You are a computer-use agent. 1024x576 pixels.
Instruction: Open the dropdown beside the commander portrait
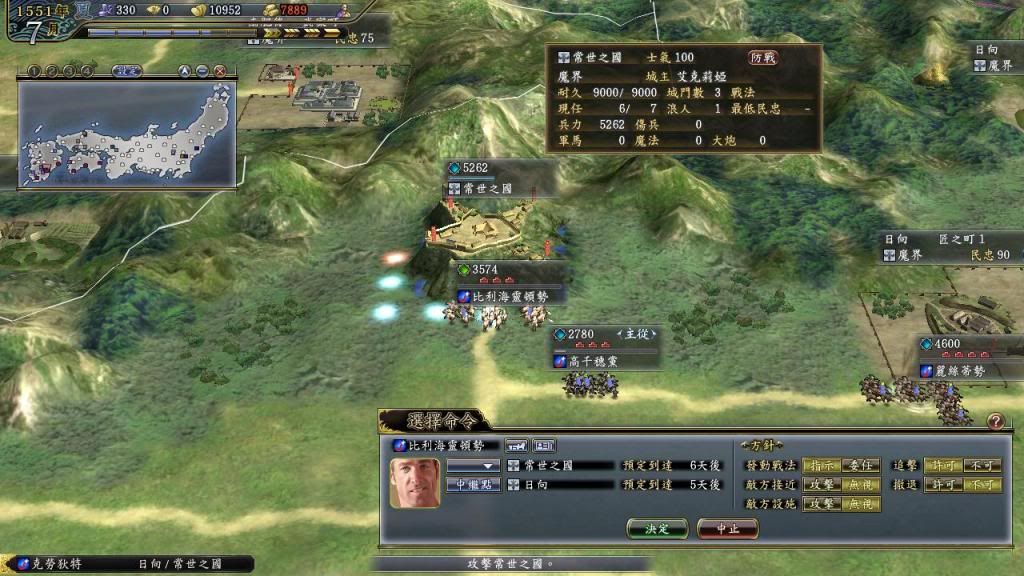[473, 466]
